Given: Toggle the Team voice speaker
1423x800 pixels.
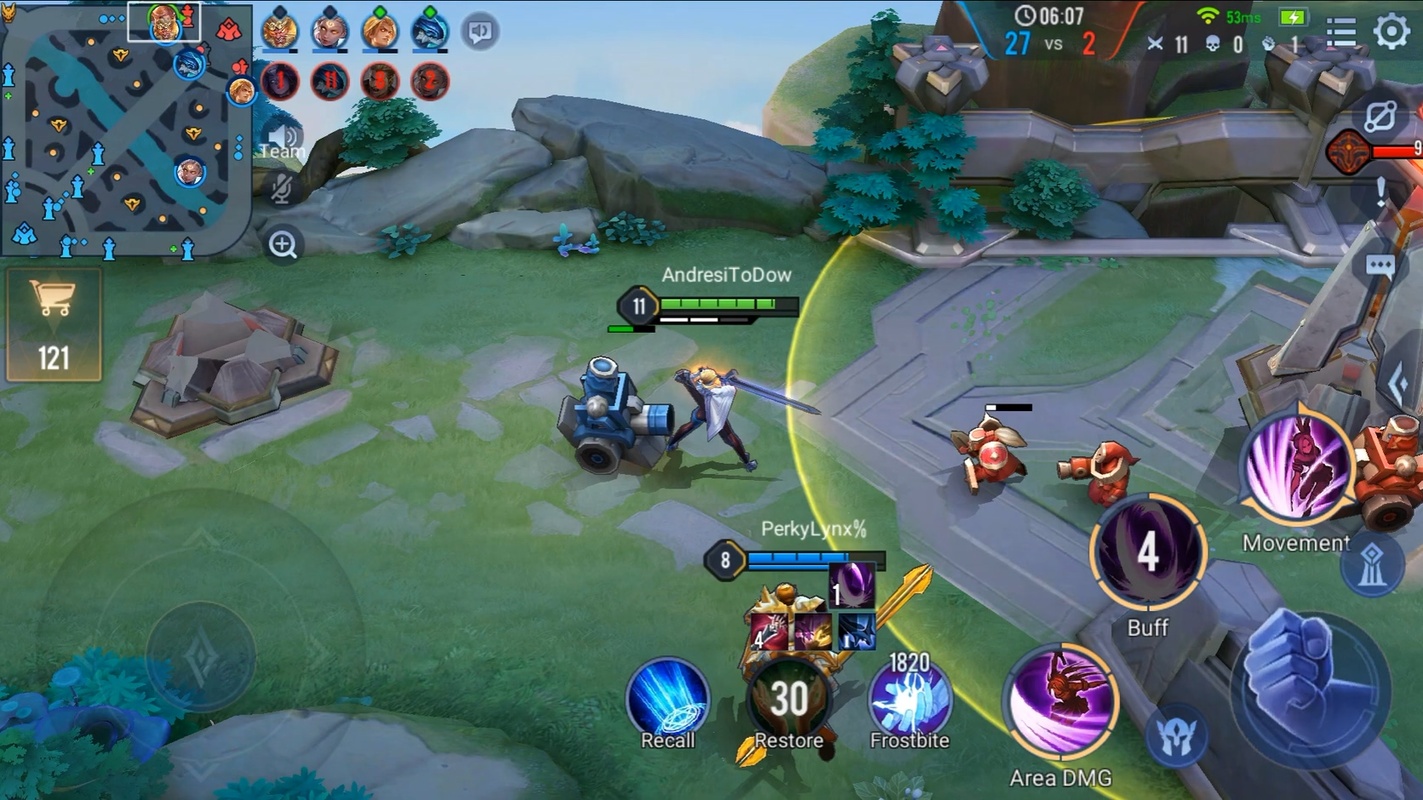Looking at the screenshot, I should click(283, 139).
